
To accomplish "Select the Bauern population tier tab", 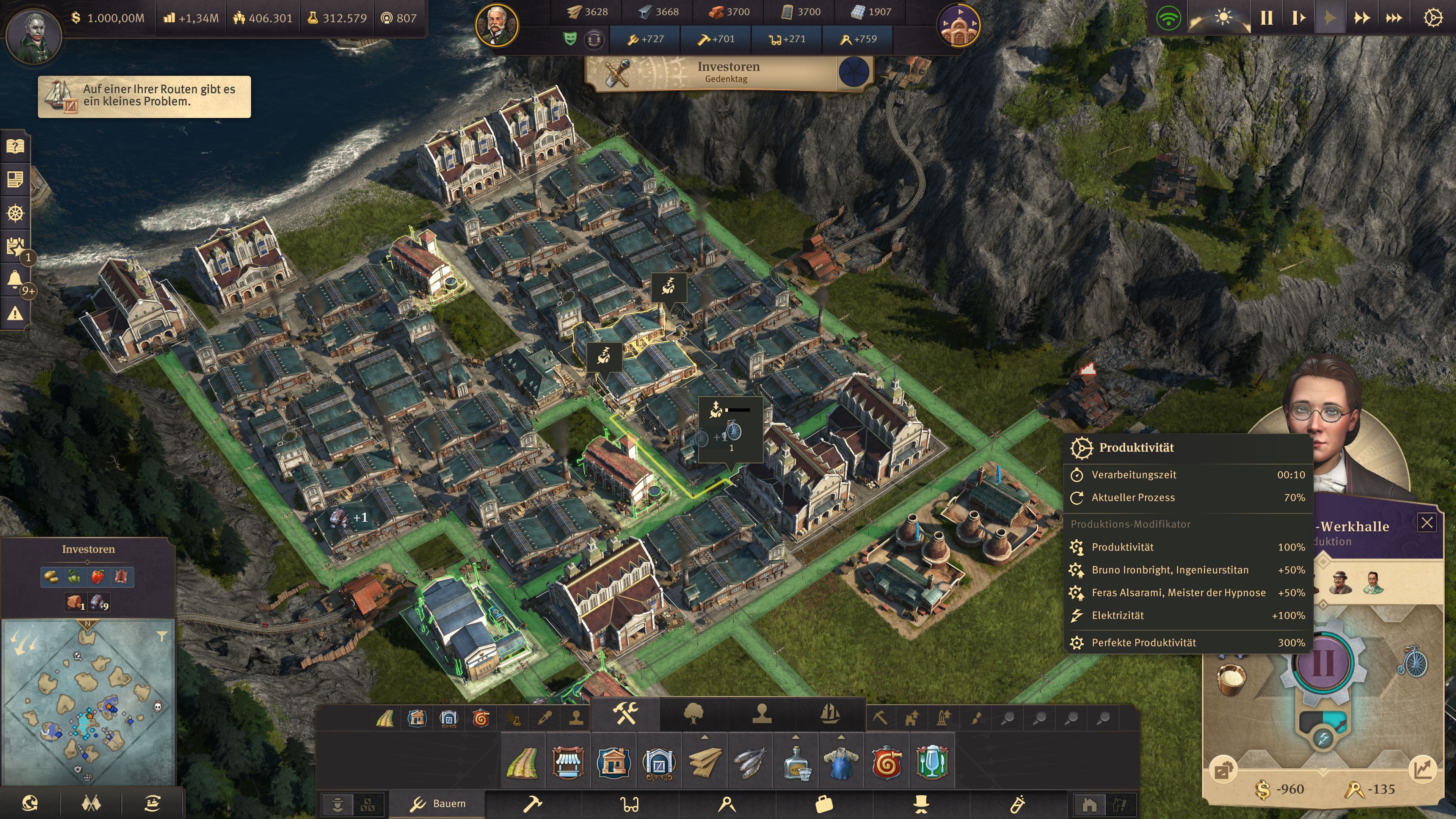I will [x=438, y=803].
